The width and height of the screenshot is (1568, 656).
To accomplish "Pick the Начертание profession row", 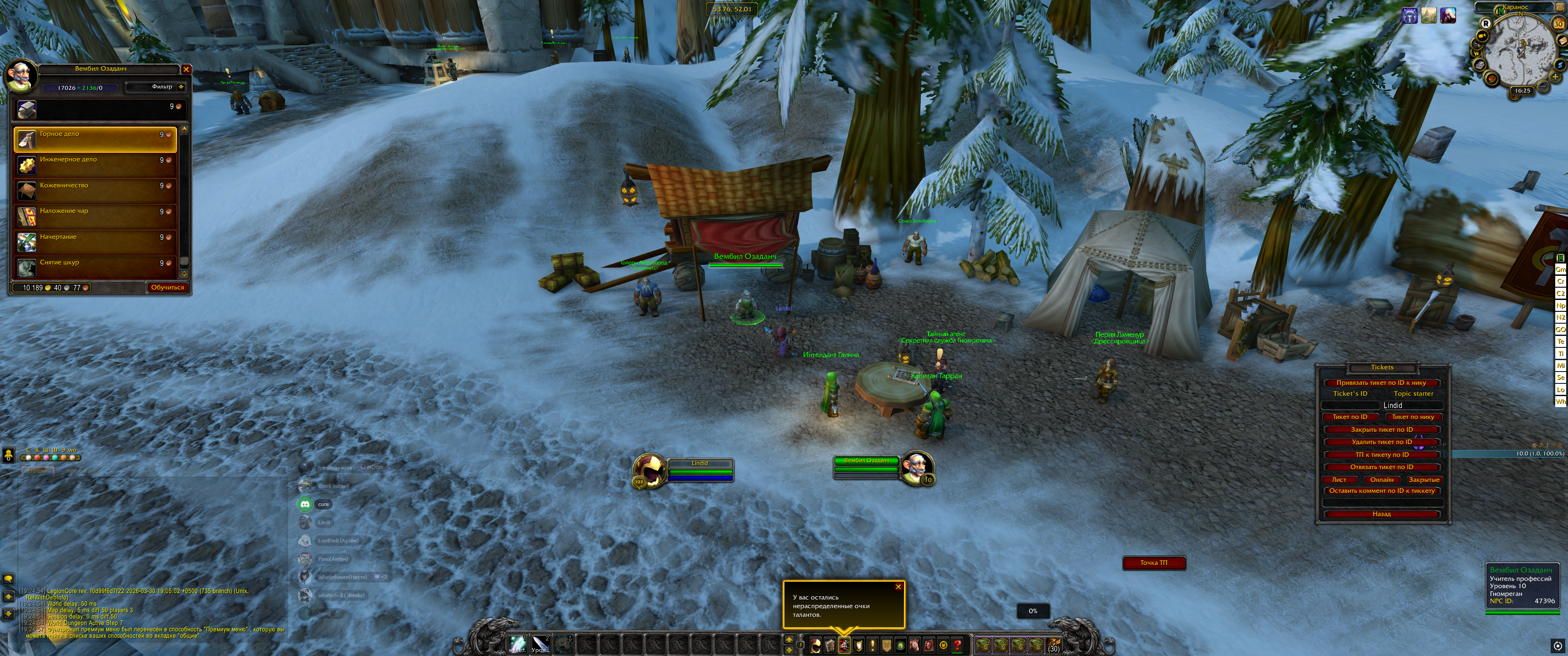I will point(95,241).
